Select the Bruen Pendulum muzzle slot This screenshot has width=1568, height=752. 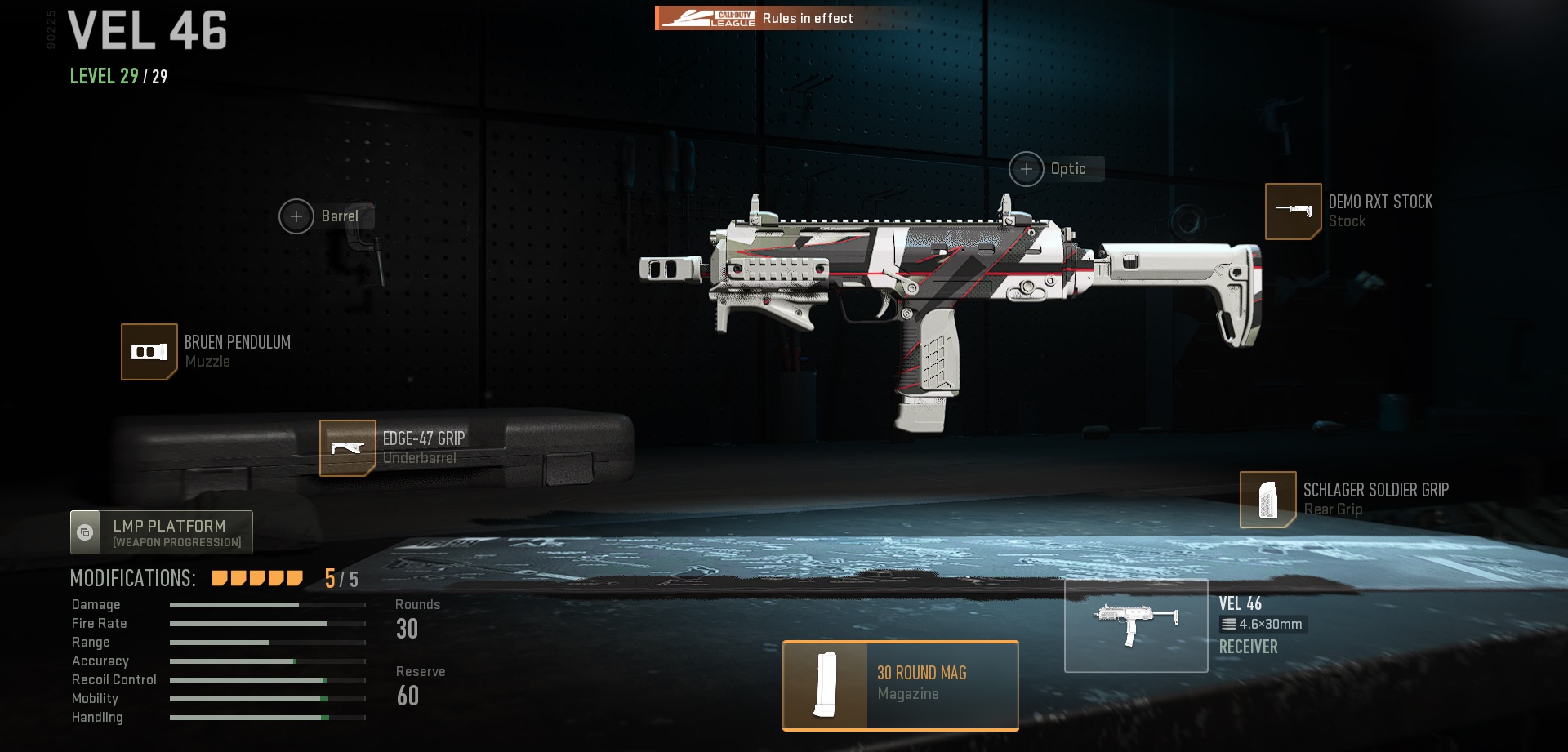(x=149, y=352)
